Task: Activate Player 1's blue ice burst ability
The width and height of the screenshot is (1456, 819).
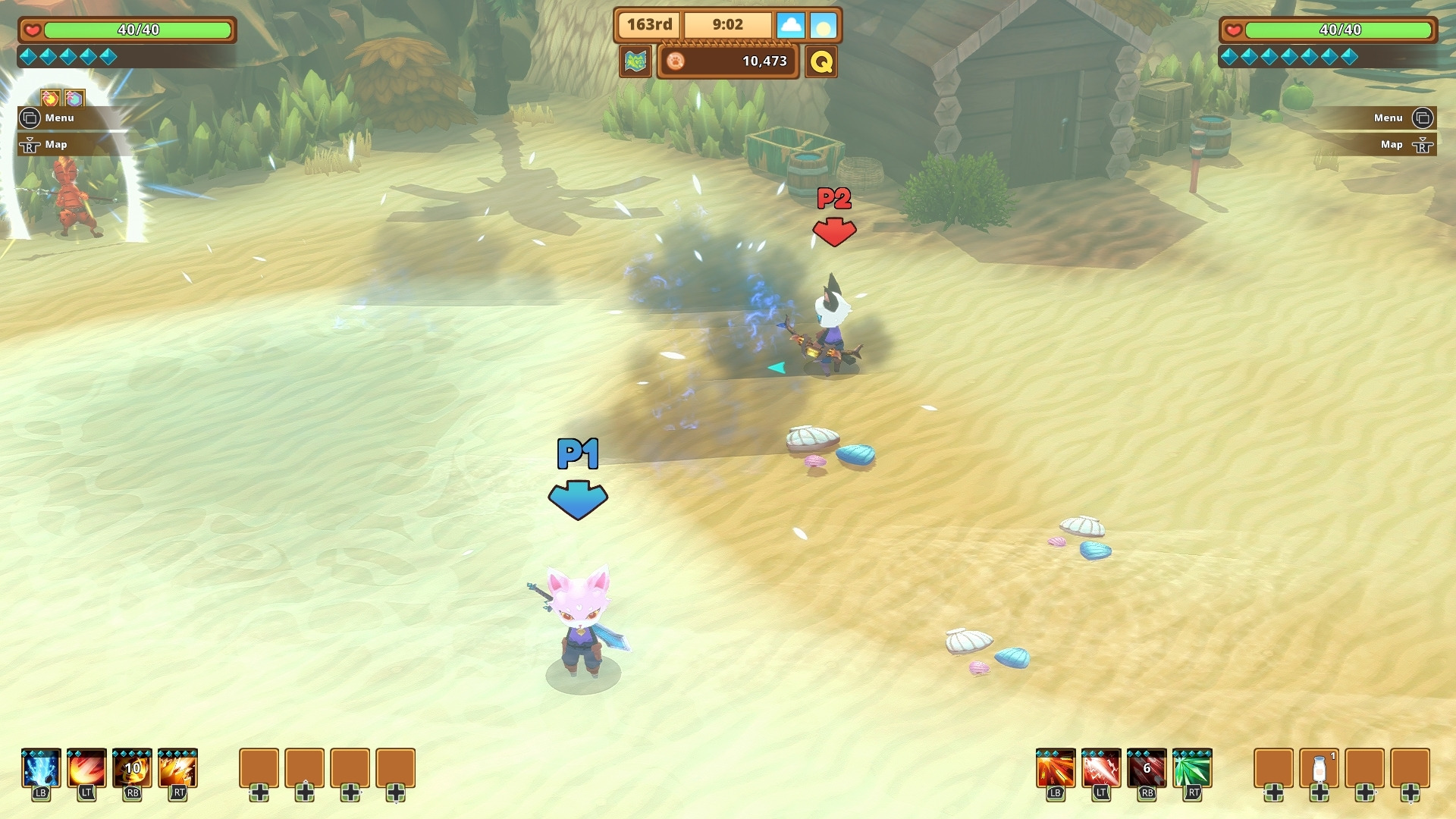Action: [41, 769]
